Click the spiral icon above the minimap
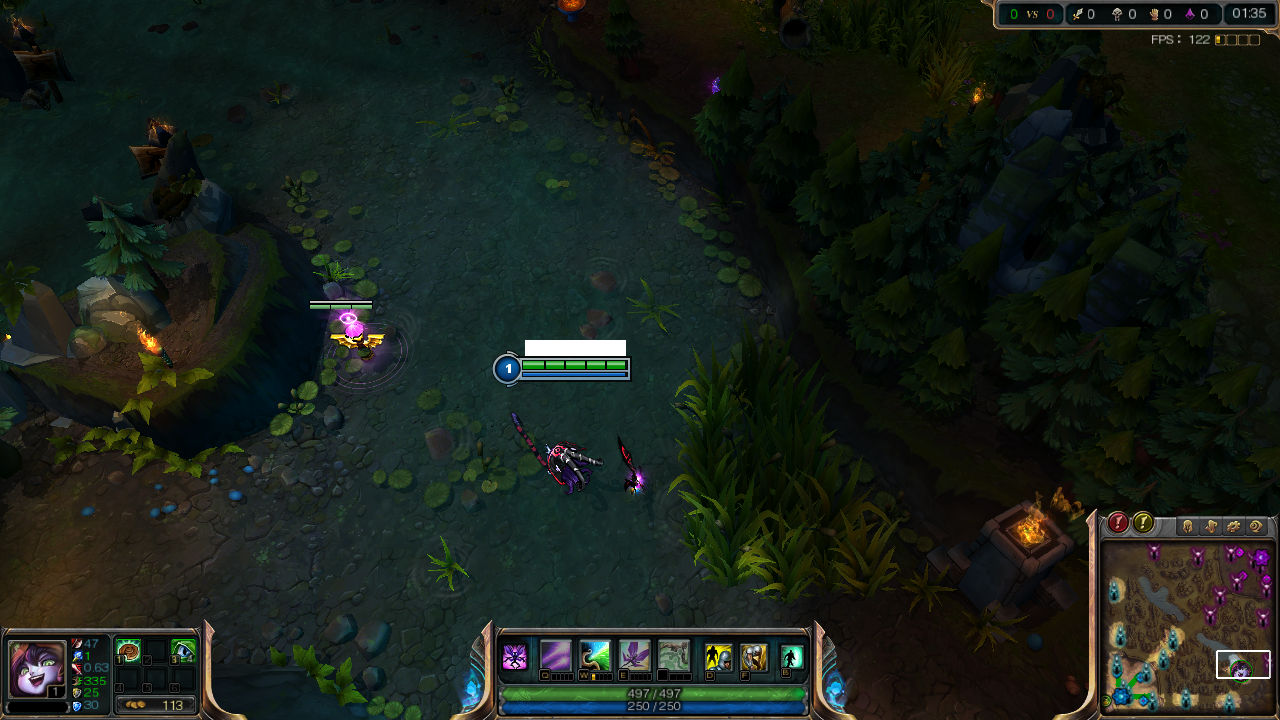Viewport: 1280px width, 720px height. pyautogui.click(x=1257, y=526)
